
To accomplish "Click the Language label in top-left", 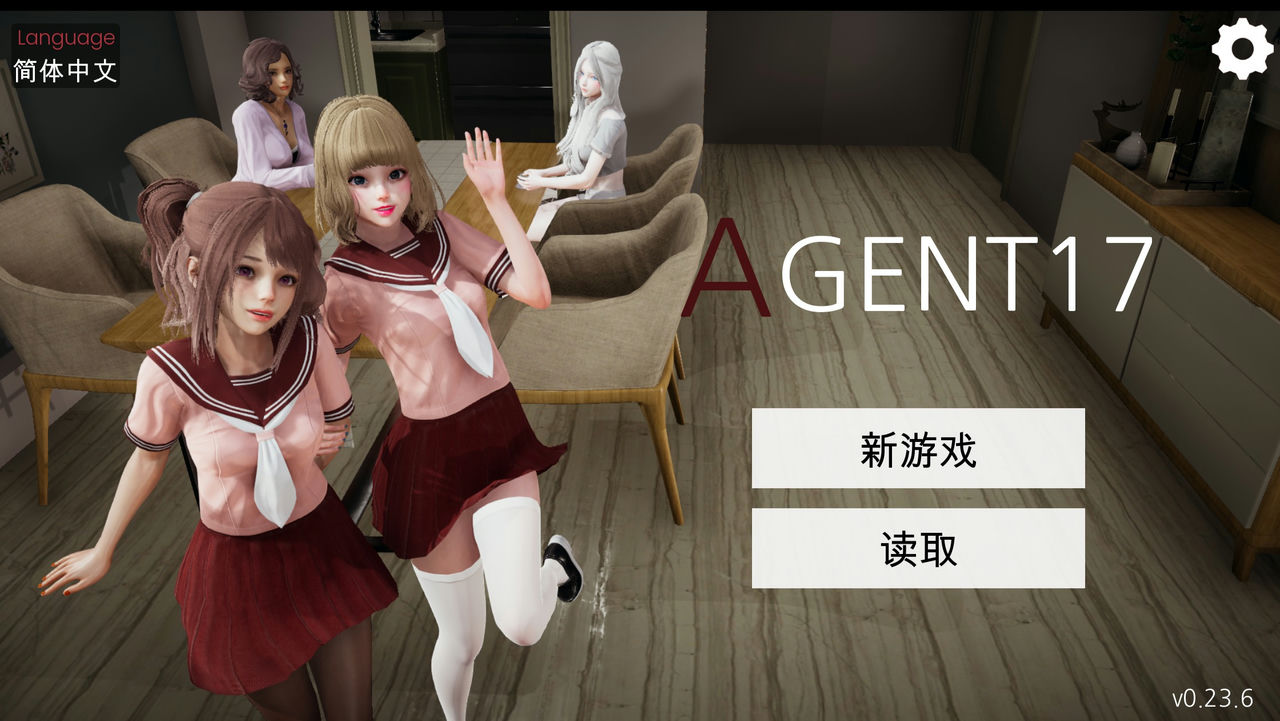I will tap(66, 38).
